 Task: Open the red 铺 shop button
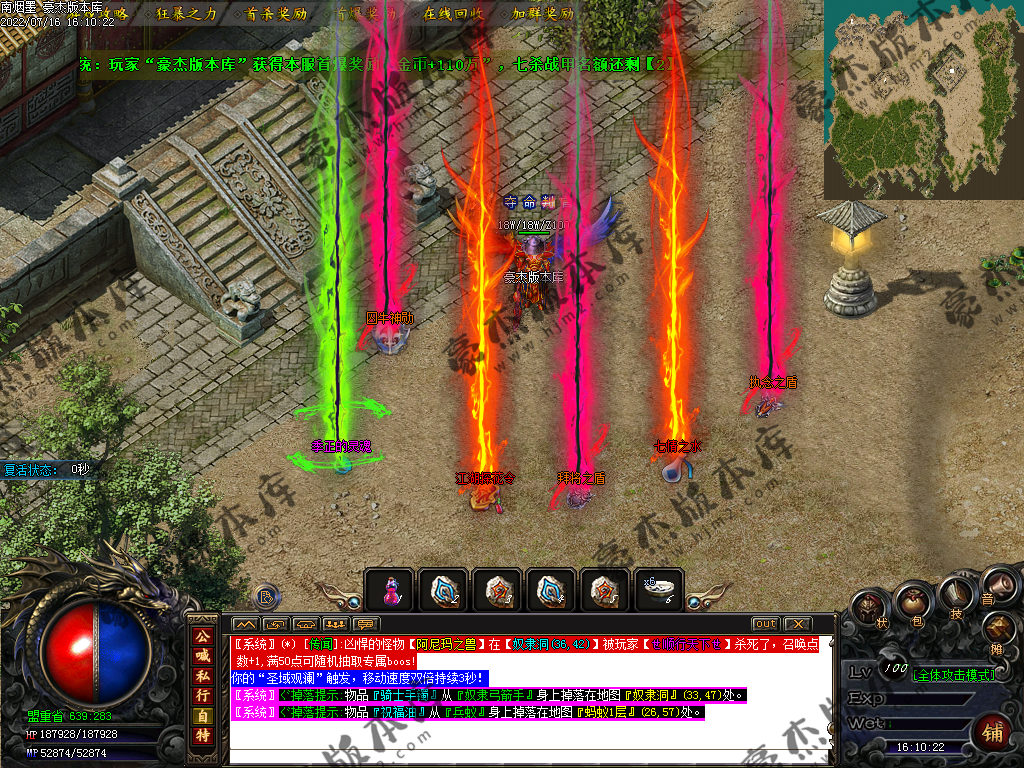point(993,732)
